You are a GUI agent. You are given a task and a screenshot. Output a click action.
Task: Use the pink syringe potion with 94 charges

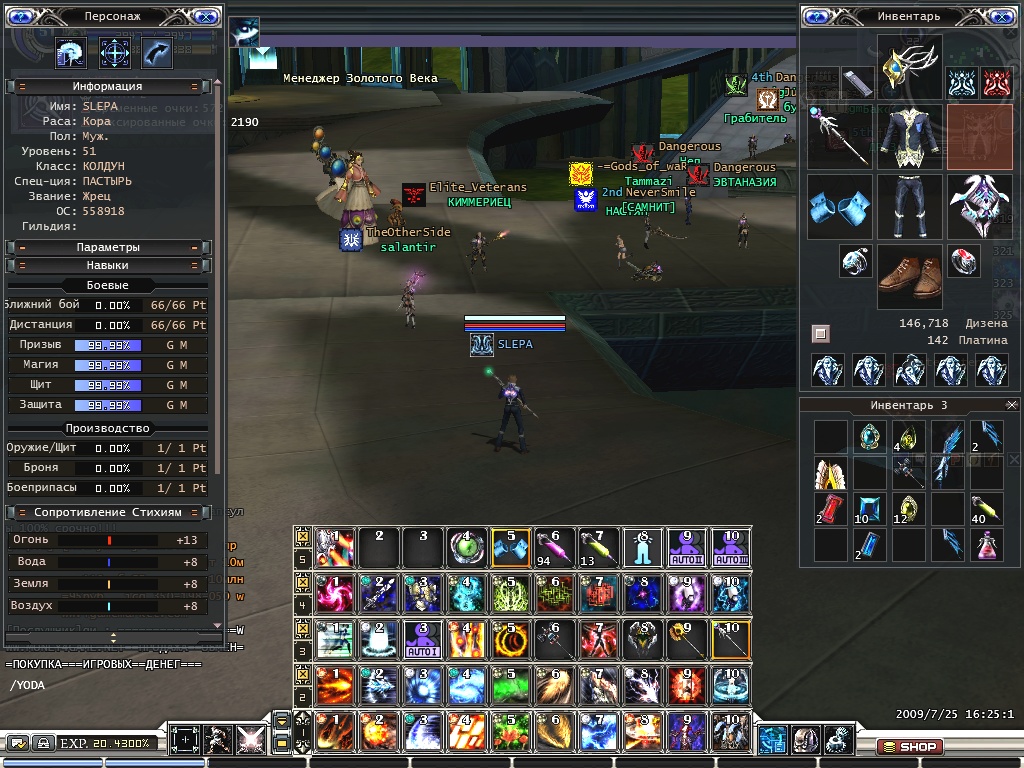click(x=554, y=547)
